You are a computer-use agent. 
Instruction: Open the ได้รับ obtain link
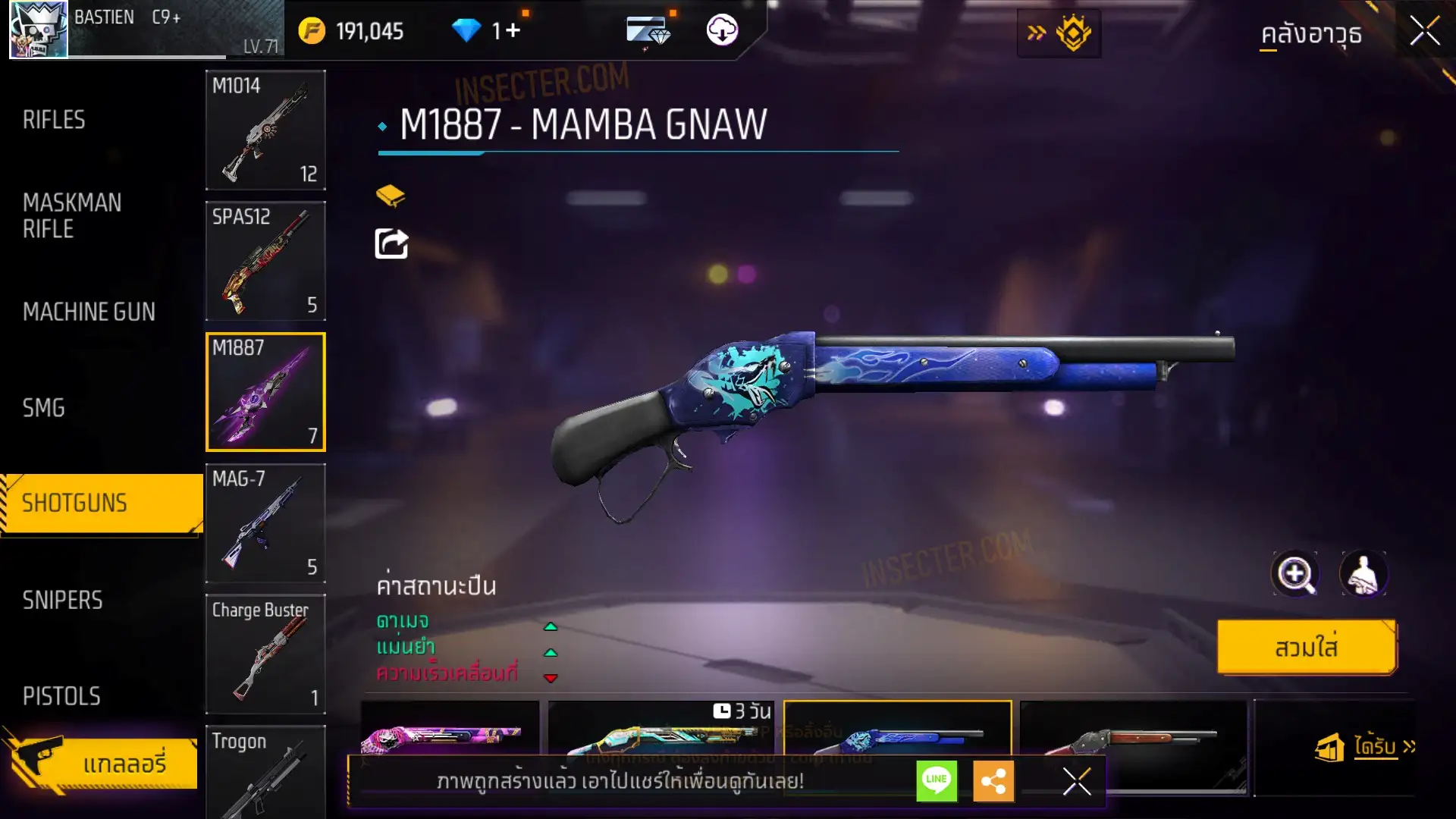pyautogui.click(x=1375, y=747)
